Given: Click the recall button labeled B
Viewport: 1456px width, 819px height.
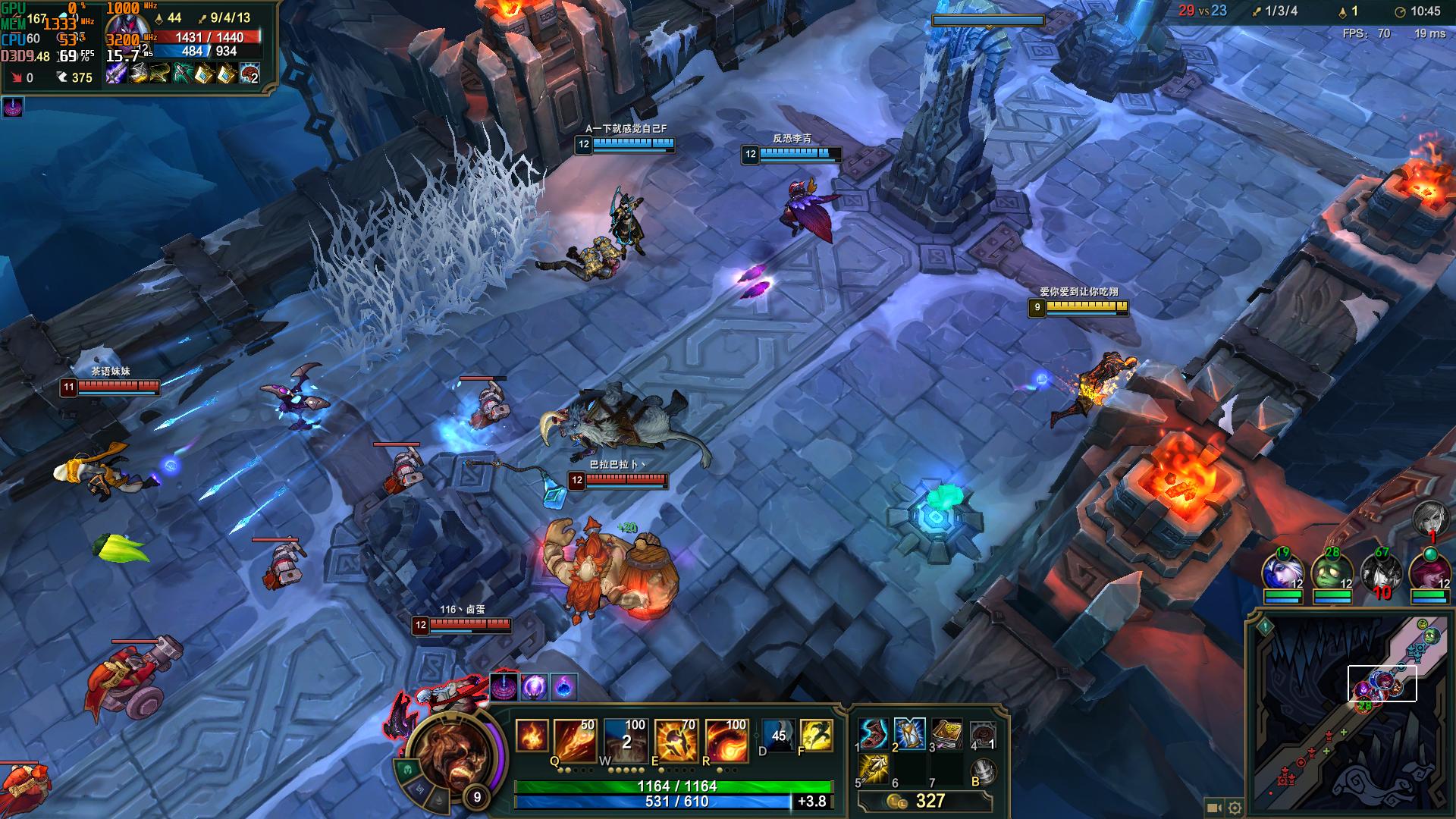Looking at the screenshot, I should pos(984,771).
